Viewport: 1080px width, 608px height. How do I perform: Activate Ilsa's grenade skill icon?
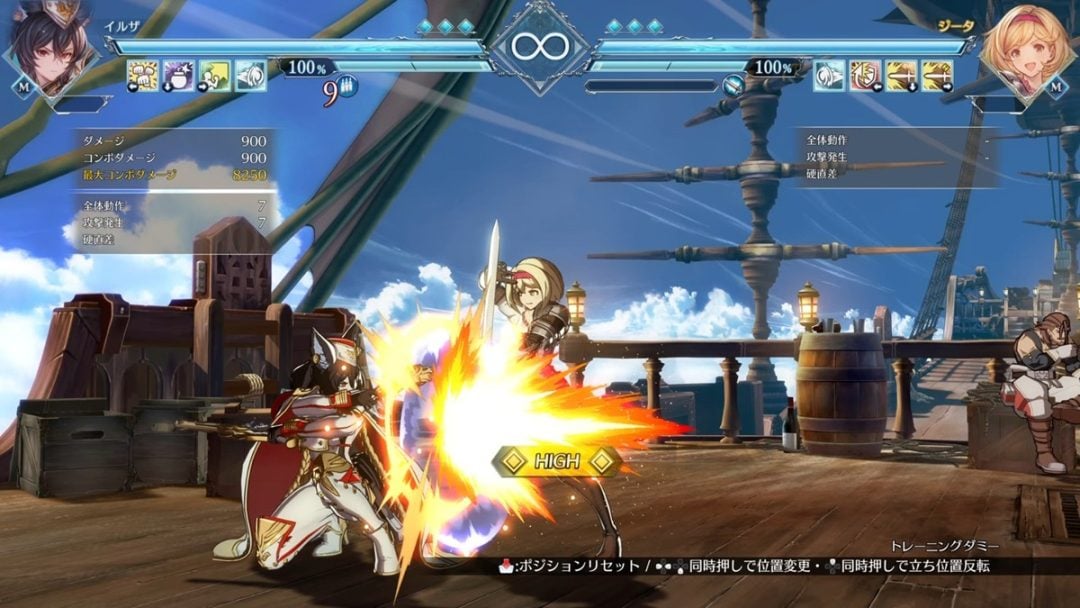[x=179, y=75]
